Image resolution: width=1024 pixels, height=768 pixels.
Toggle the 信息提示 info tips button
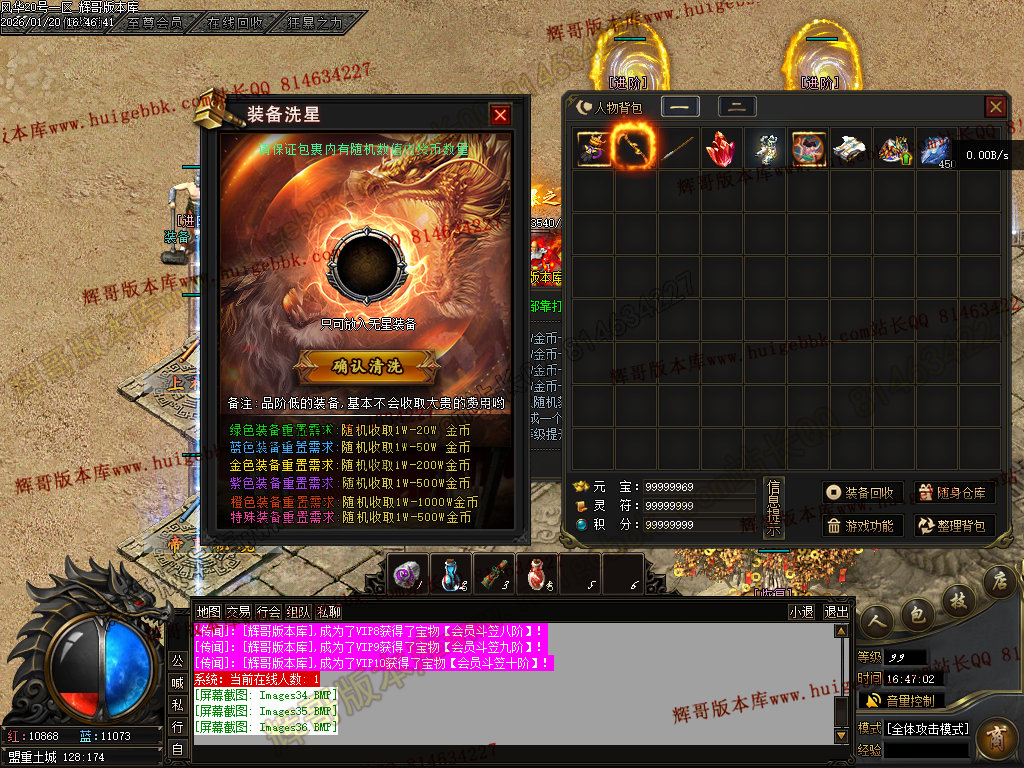pos(773,508)
